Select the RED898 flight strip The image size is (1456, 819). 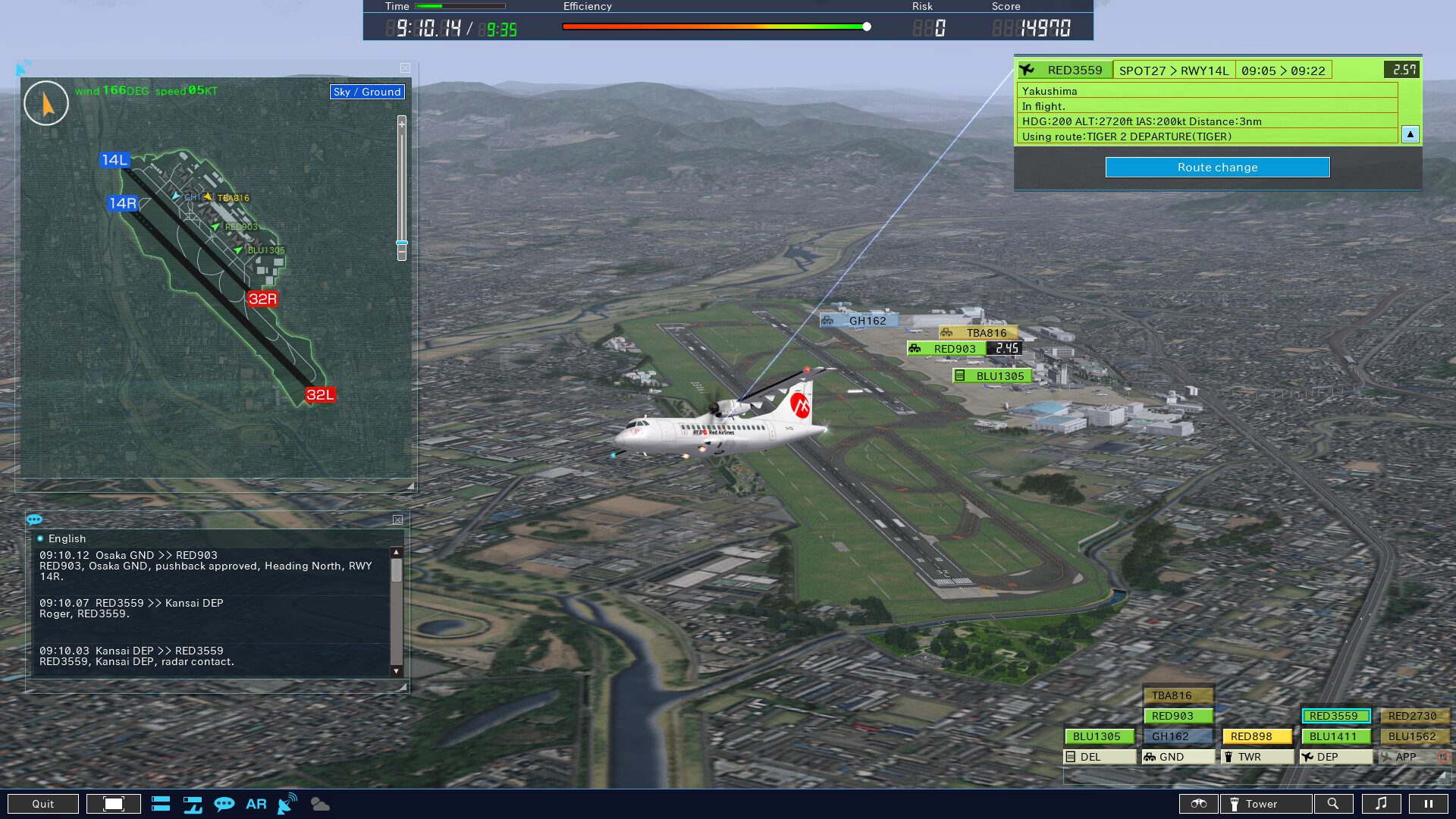coord(1257,736)
